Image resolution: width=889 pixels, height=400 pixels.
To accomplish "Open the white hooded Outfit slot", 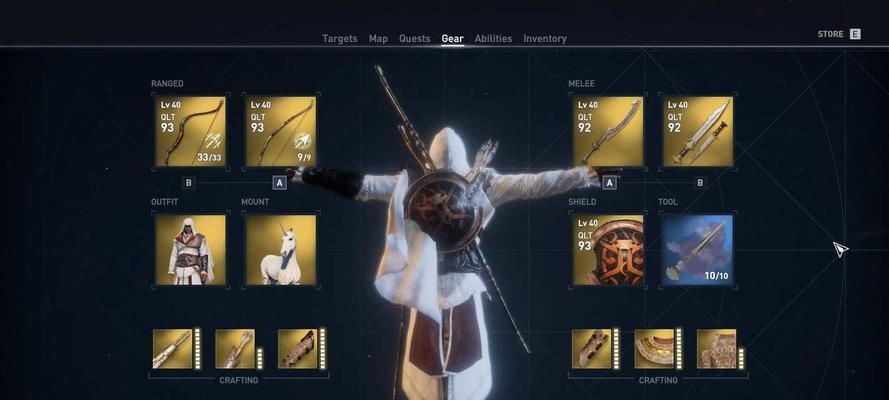I will click(190, 249).
